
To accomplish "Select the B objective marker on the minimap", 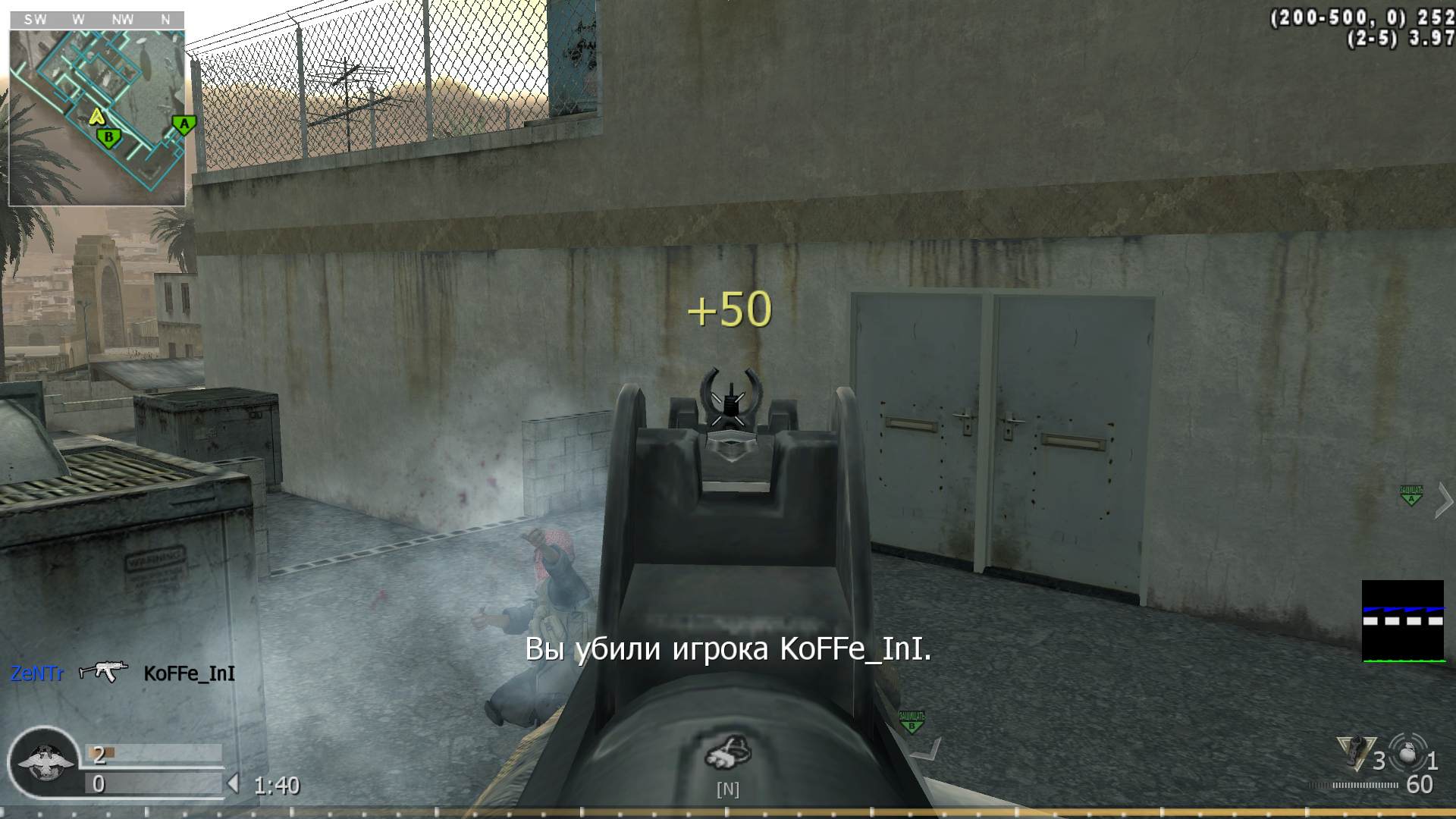I will [108, 137].
